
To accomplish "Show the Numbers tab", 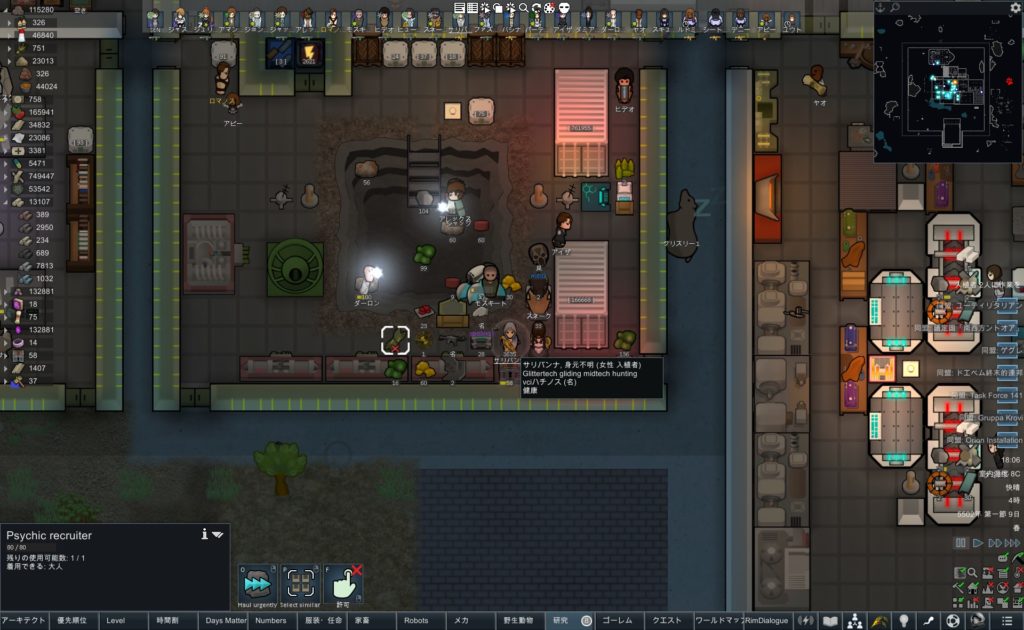I will point(271,621).
